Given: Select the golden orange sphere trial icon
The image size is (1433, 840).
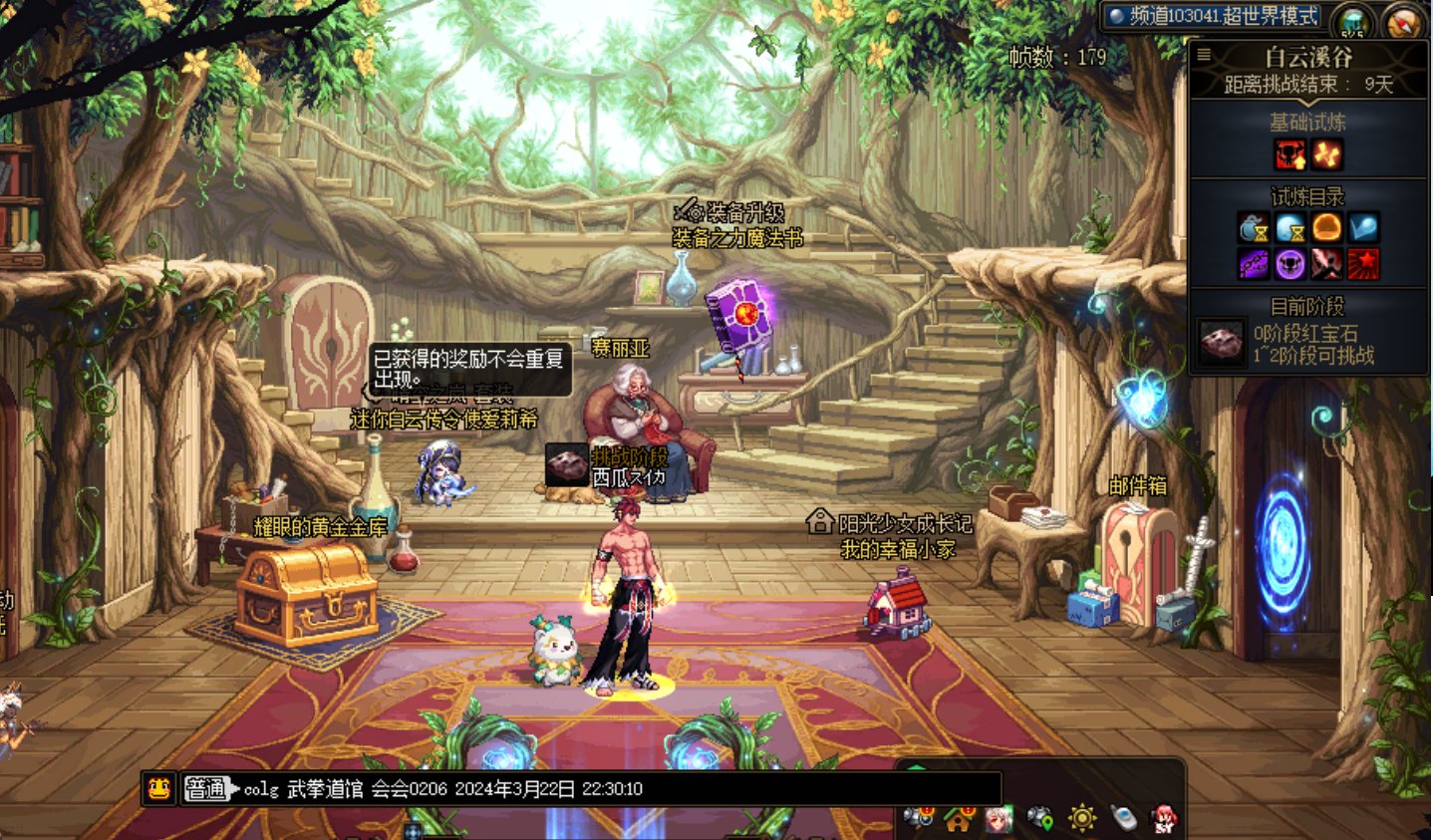Looking at the screenshot, I should click(x=1326, y=228).
